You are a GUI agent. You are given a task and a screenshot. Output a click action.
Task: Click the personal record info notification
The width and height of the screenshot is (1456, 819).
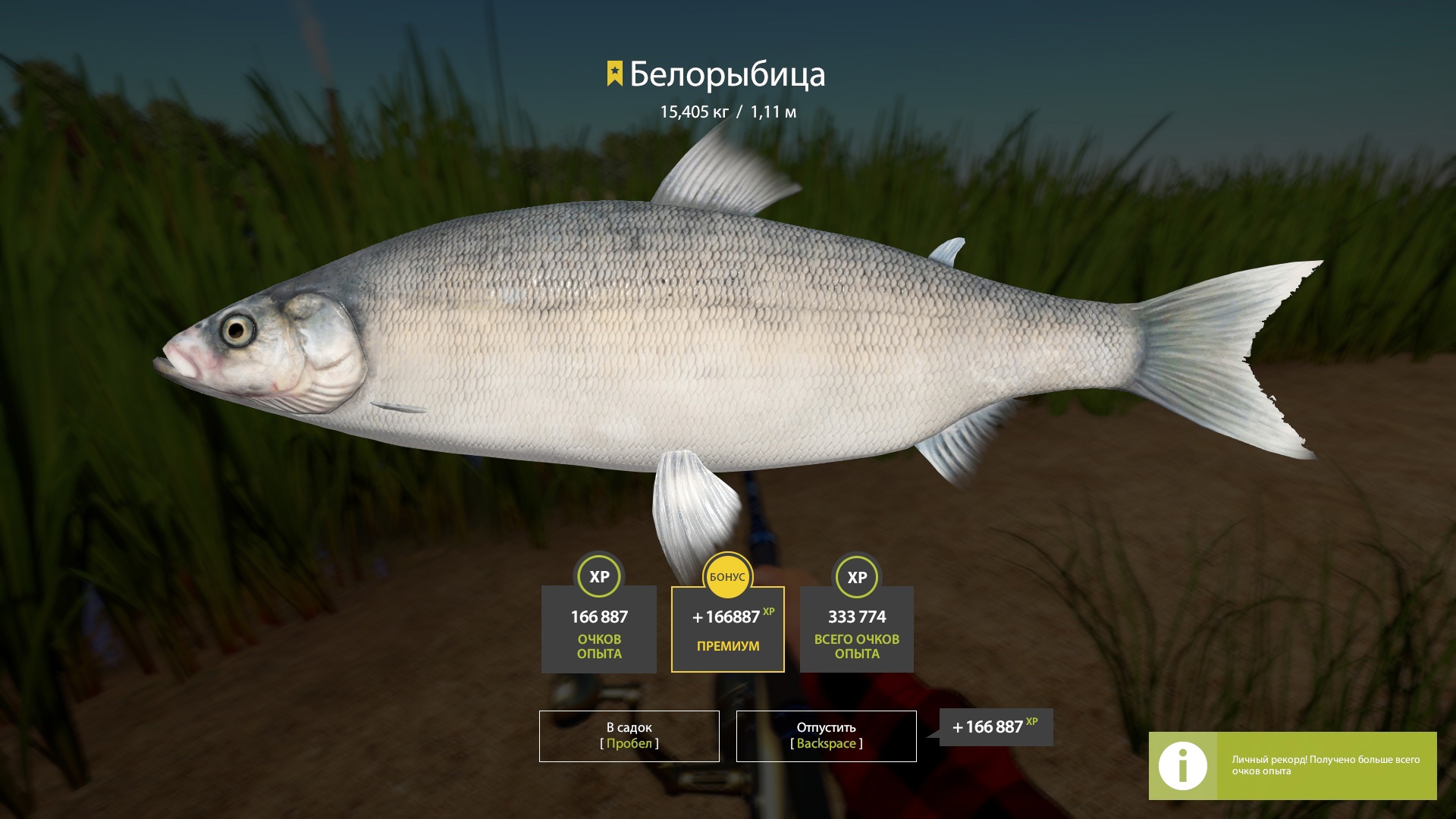tap(1292, 765)
